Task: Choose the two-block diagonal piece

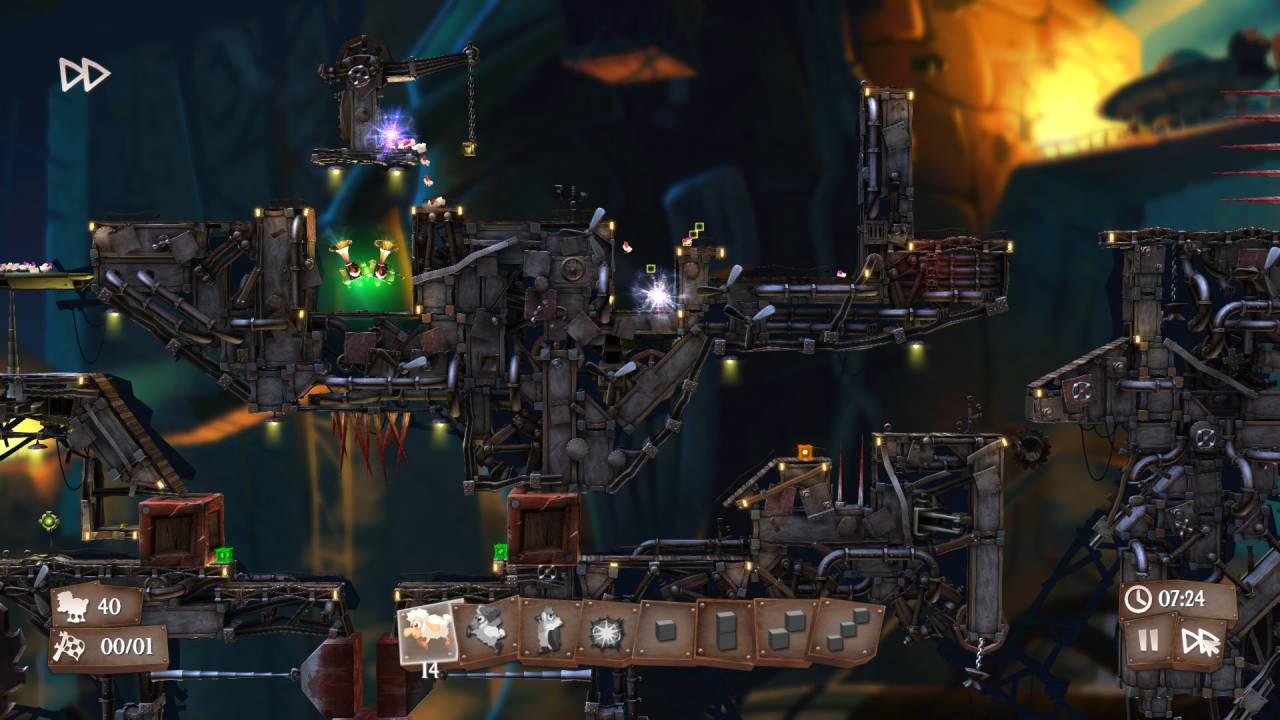Action: (x=784, y=631)
